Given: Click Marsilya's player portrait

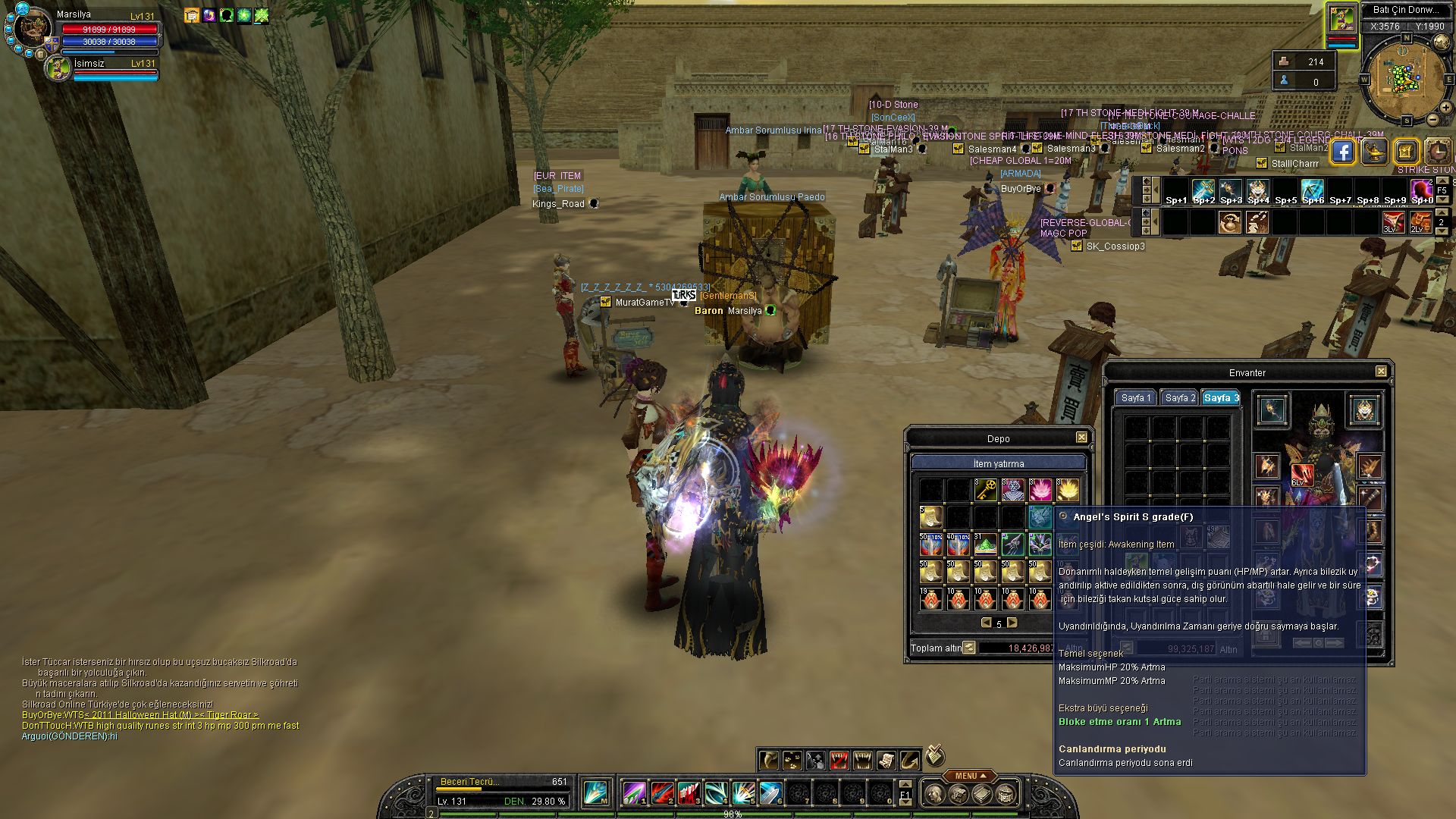Looking at the screenshot, I should click(x=32, y=29).
